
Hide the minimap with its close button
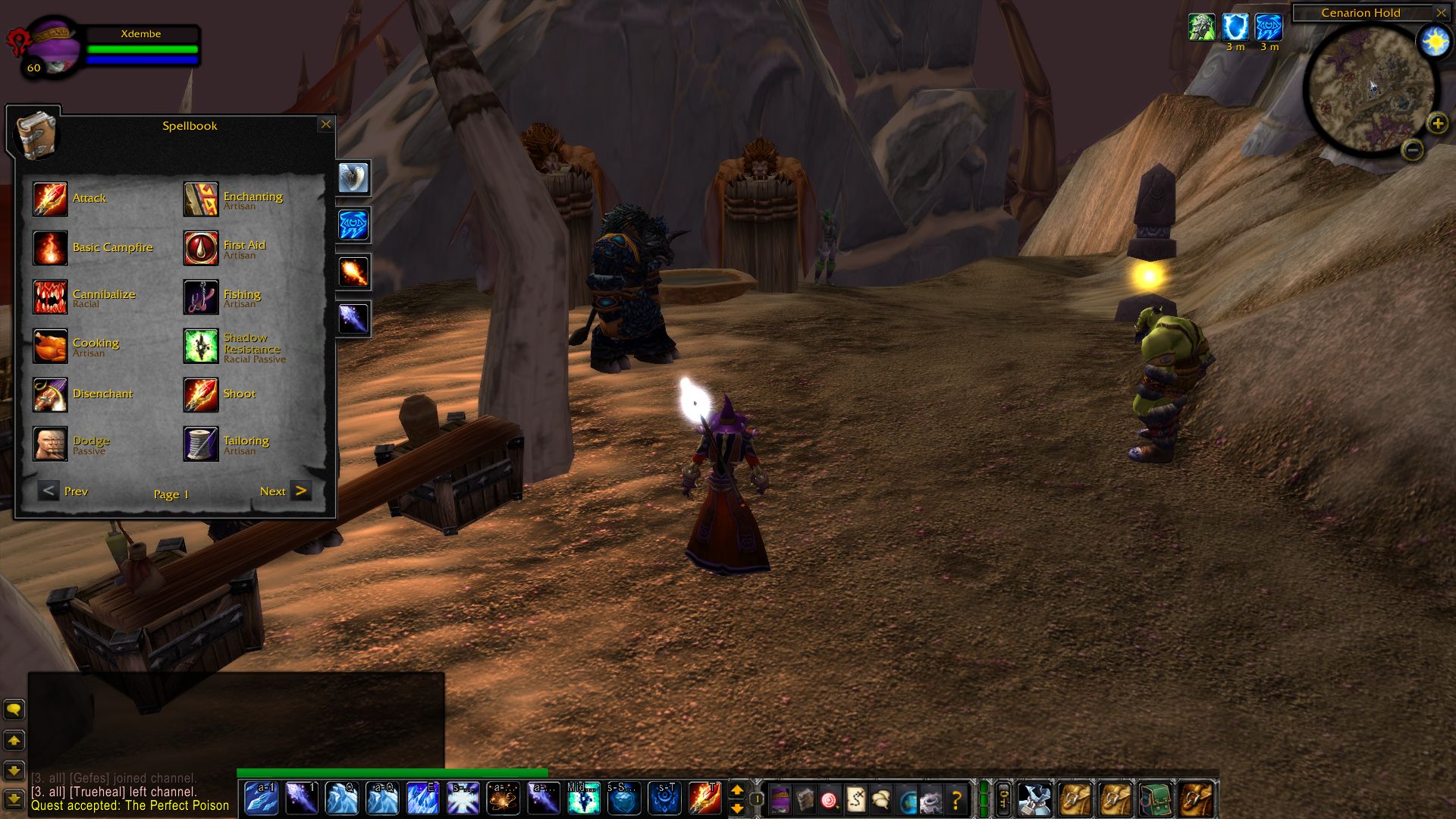click(1441, 13)
